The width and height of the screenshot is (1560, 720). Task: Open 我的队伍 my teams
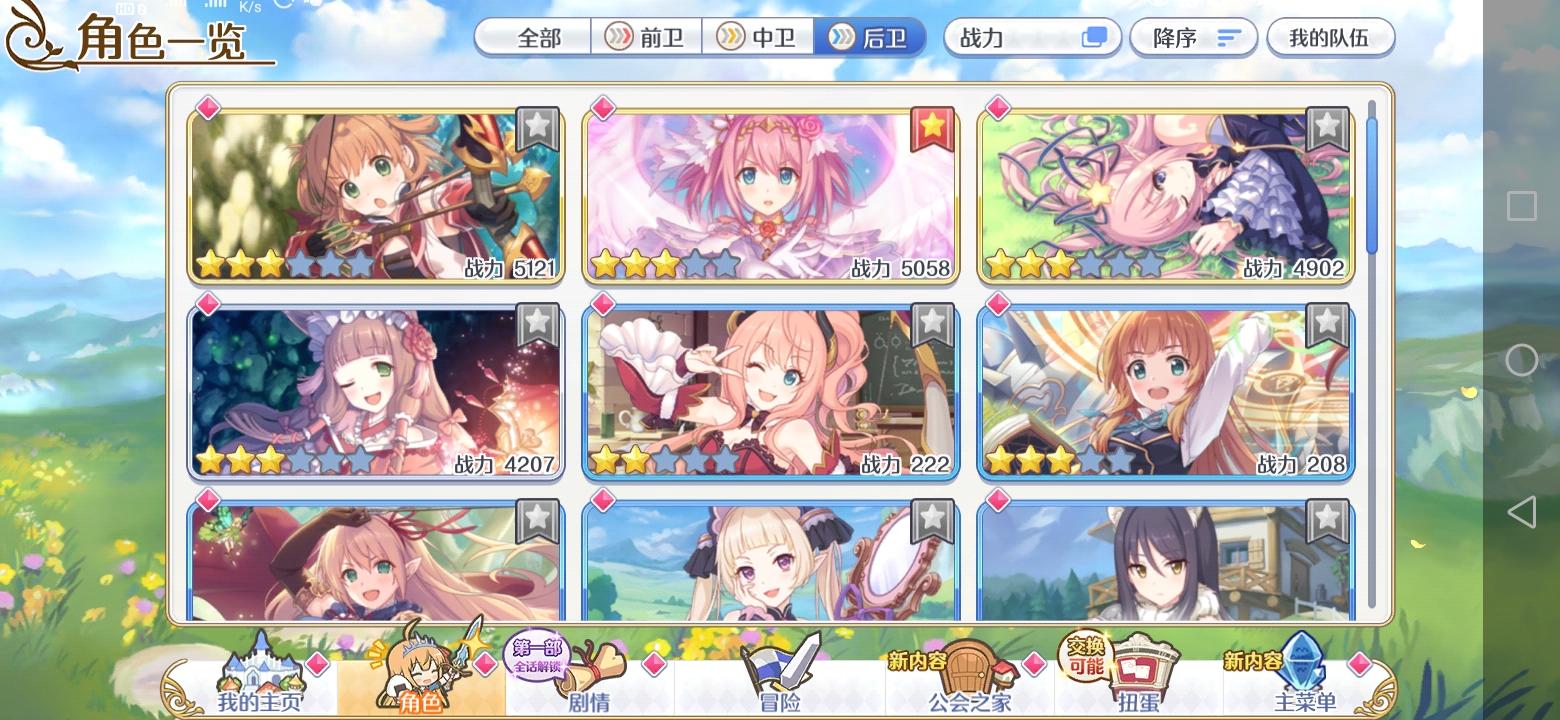coord(1330,37)
